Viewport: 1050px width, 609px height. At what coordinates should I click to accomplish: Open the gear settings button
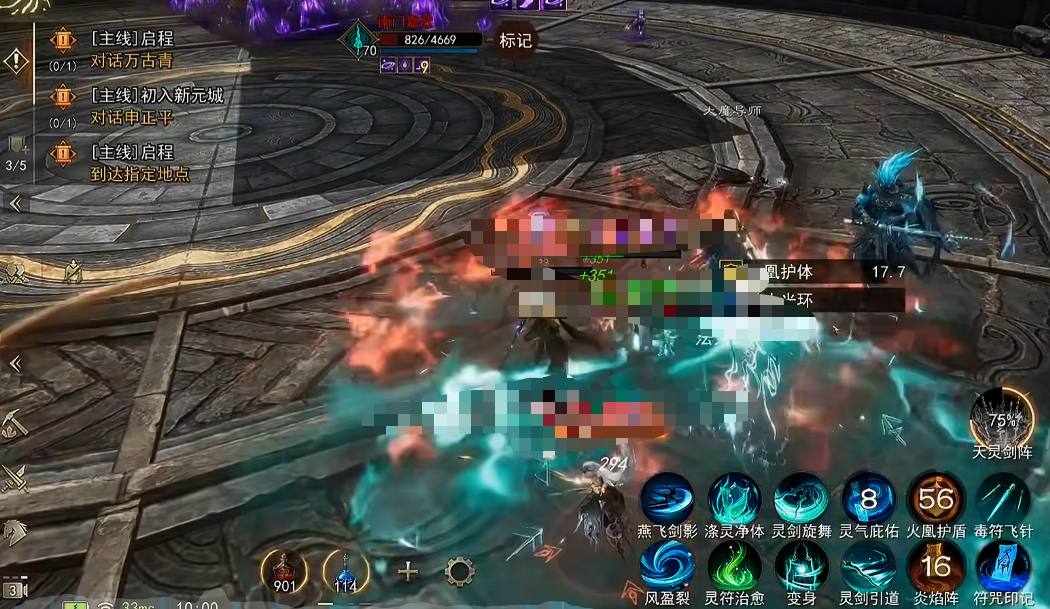click(x=459, y=571)
